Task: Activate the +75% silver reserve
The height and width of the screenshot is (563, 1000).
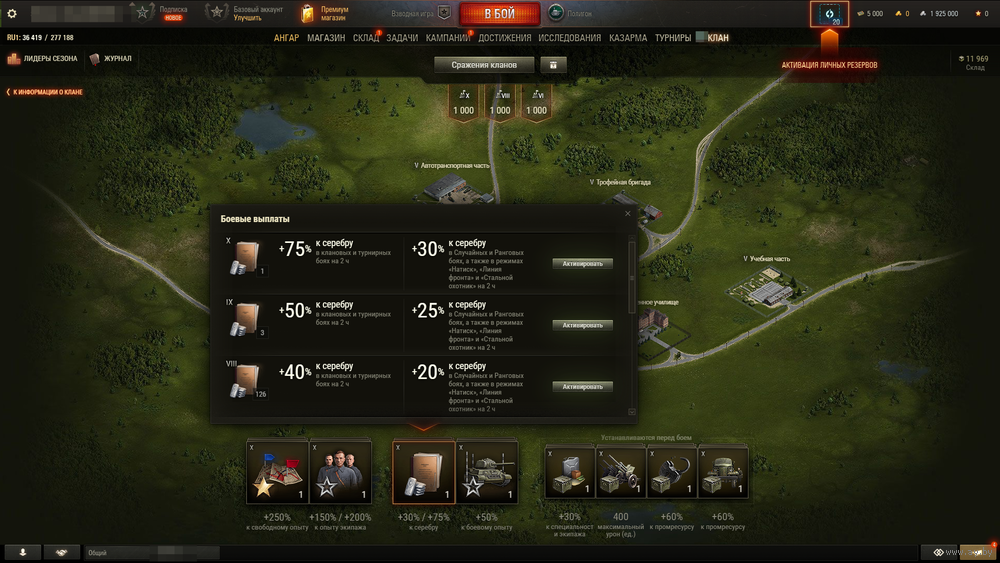Action: click(582, 264)
